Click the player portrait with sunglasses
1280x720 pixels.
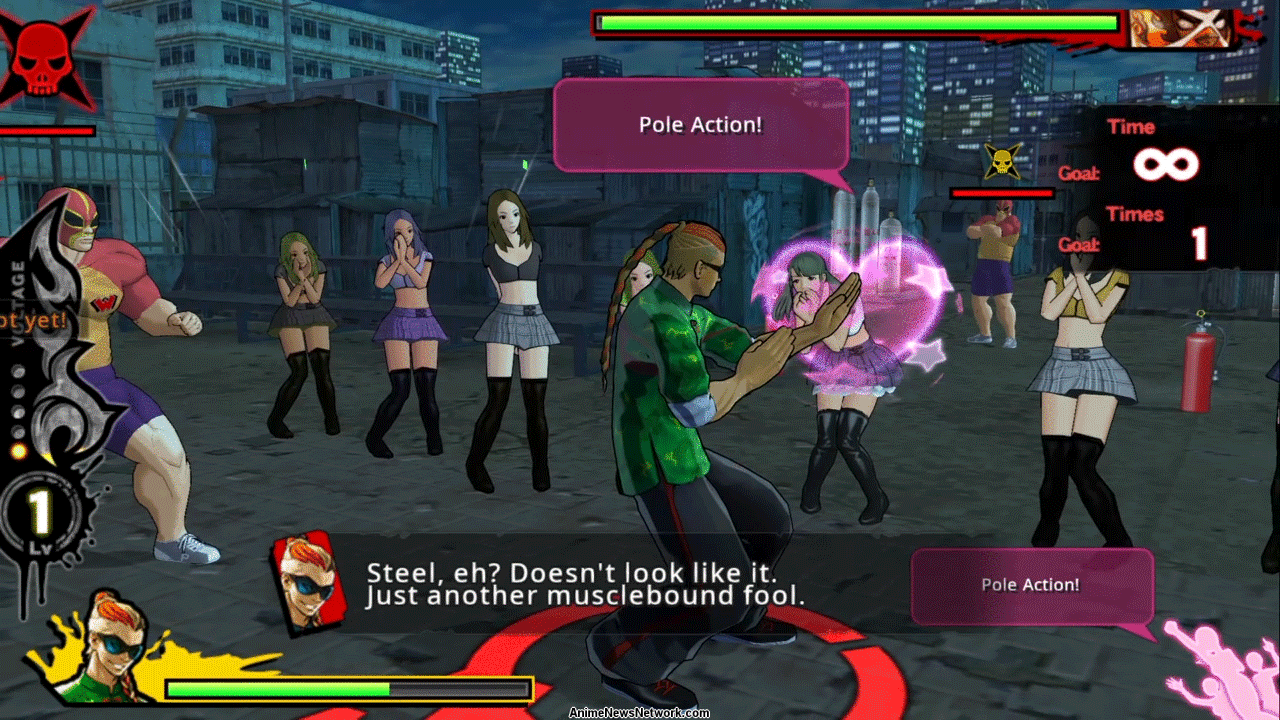point(108,647)
